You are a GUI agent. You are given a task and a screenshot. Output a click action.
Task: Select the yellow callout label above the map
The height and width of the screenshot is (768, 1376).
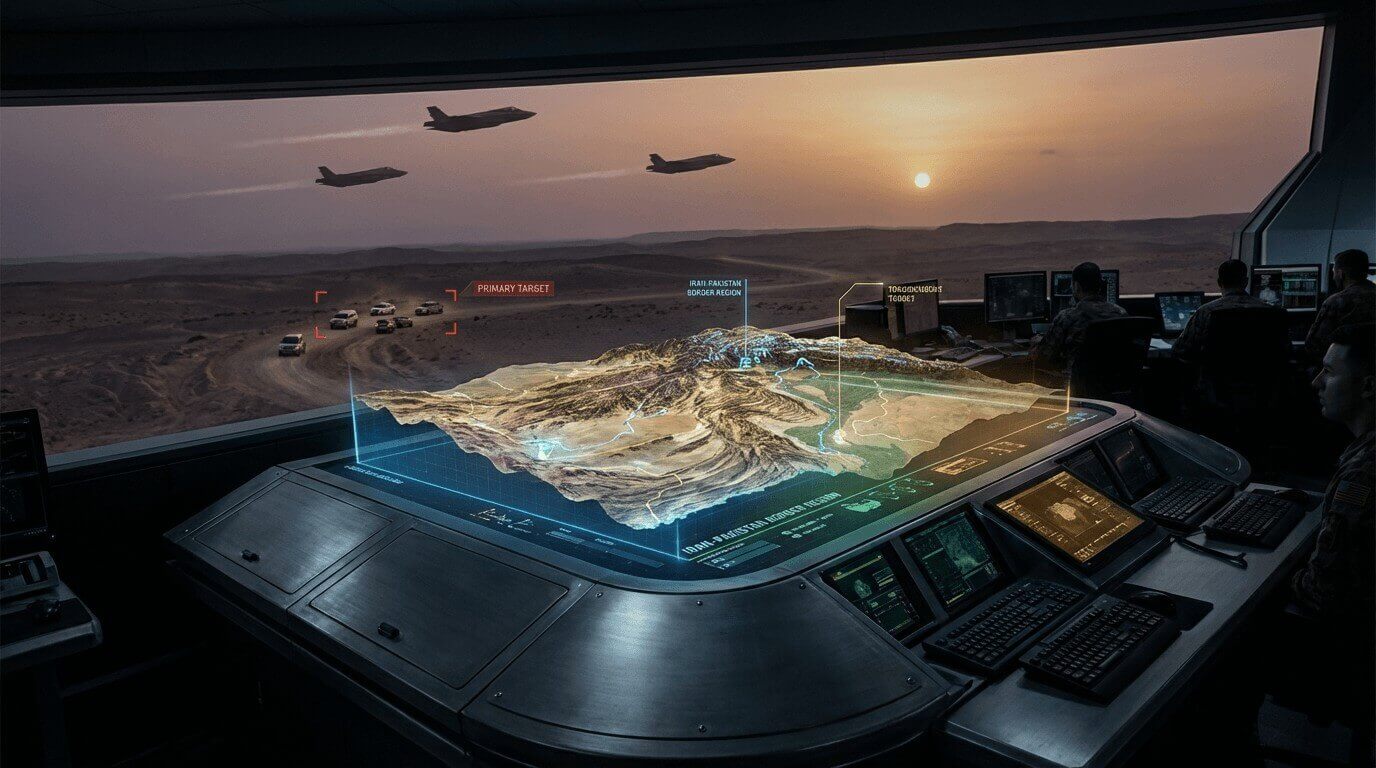coord(914,293)
